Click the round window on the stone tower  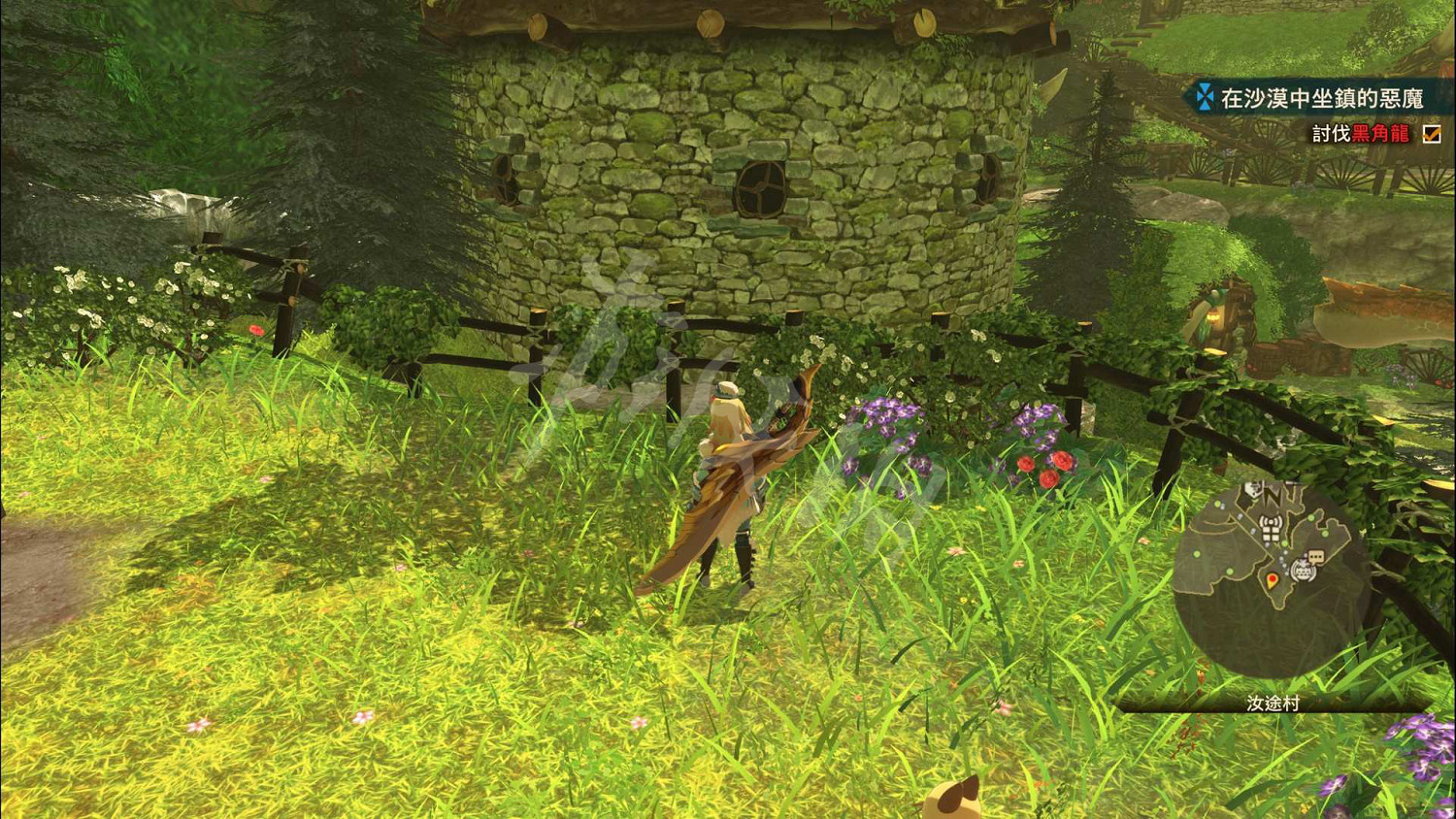(x=763, y=186)
